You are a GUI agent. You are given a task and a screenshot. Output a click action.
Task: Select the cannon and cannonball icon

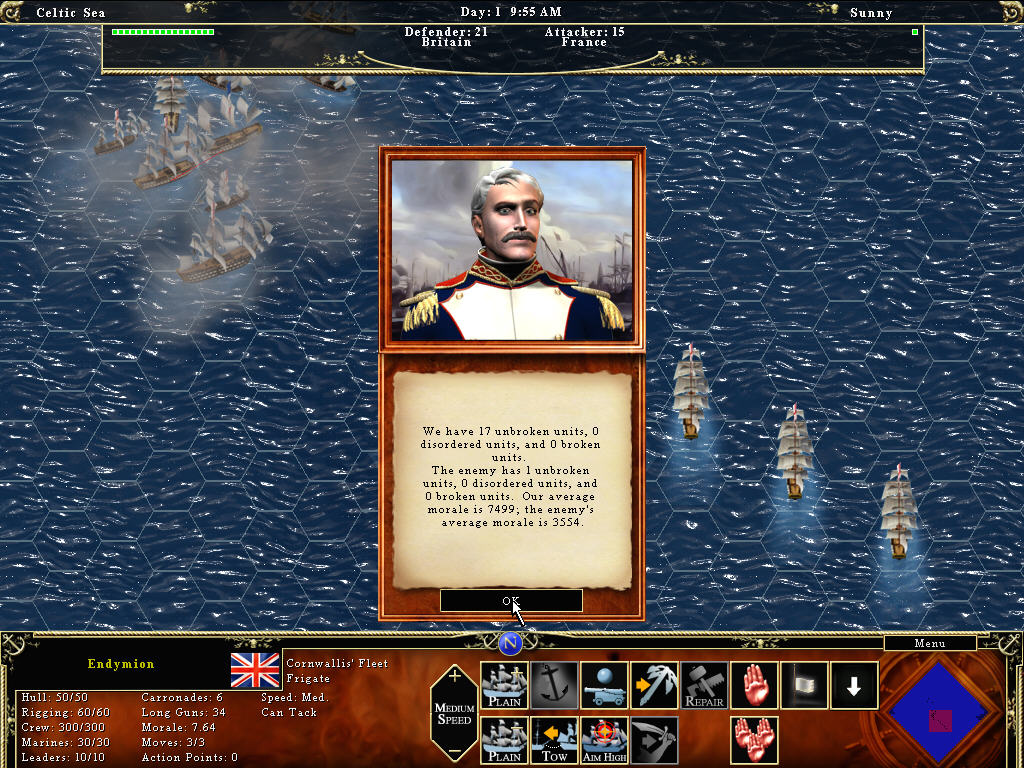605,686
